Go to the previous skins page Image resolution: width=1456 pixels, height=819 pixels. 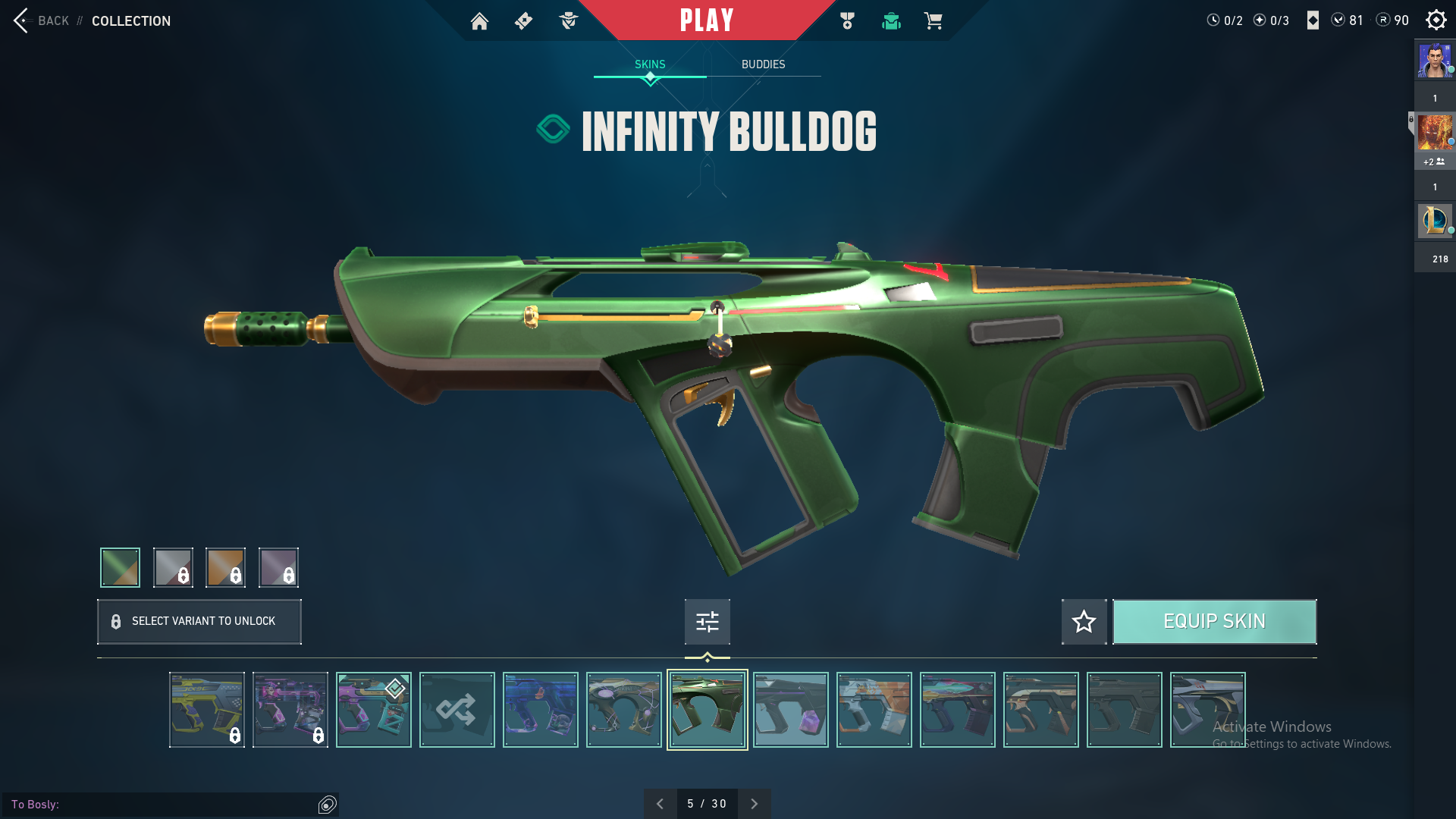coord(660,804)
